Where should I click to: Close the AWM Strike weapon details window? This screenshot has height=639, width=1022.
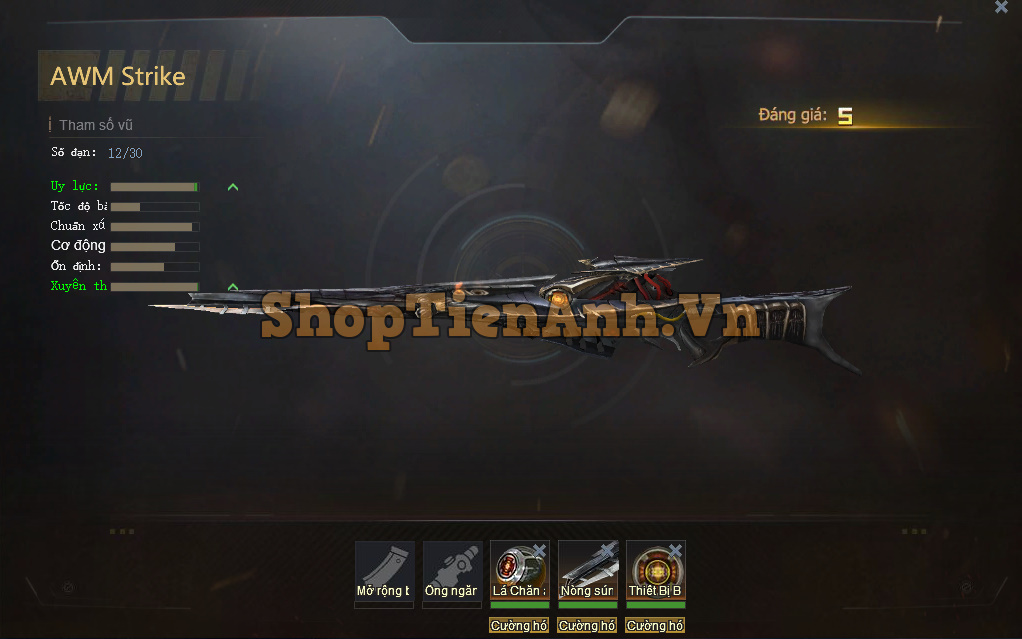point(1001,7)
